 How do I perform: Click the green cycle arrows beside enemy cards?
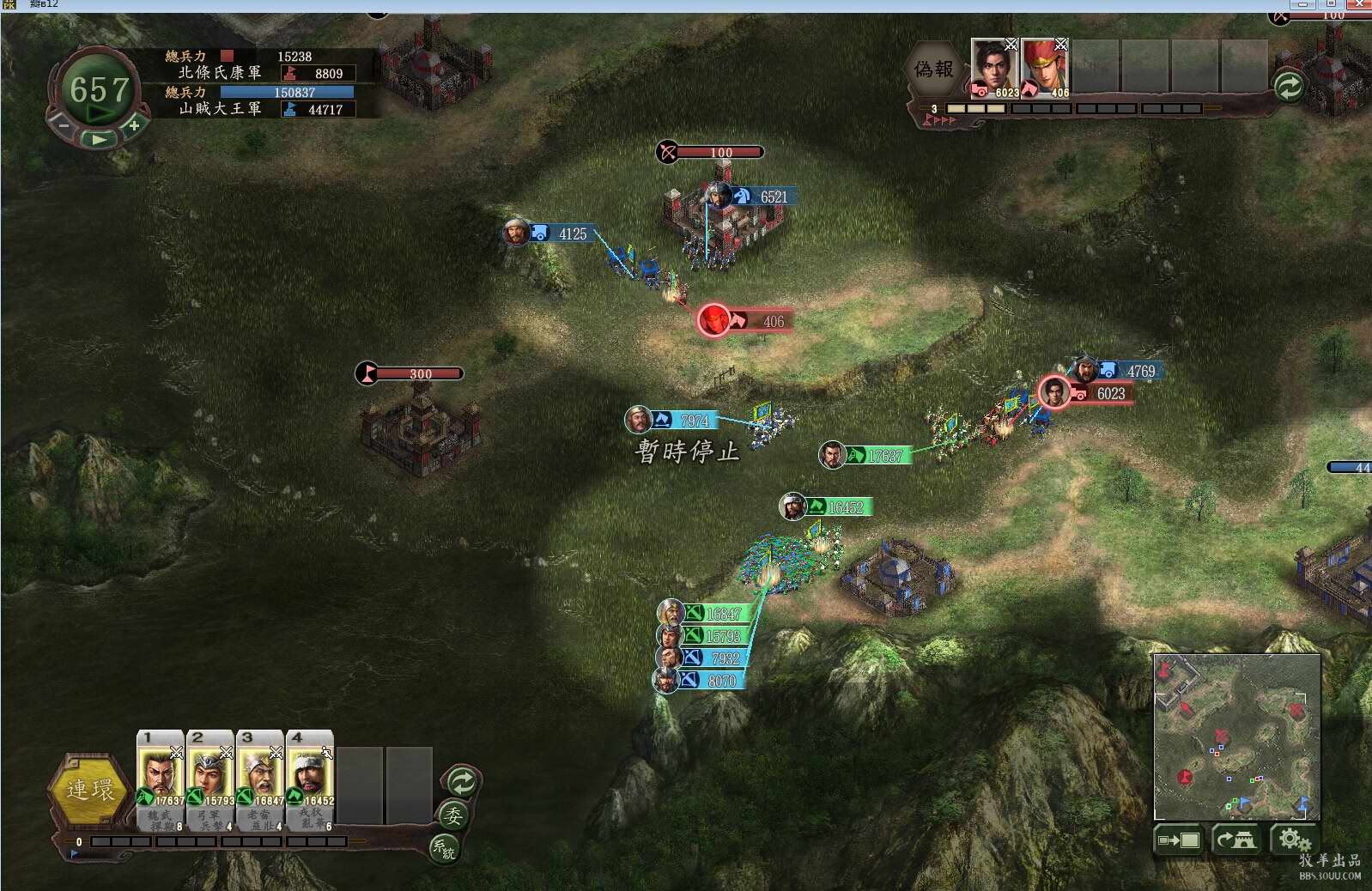click(1288, 86)
